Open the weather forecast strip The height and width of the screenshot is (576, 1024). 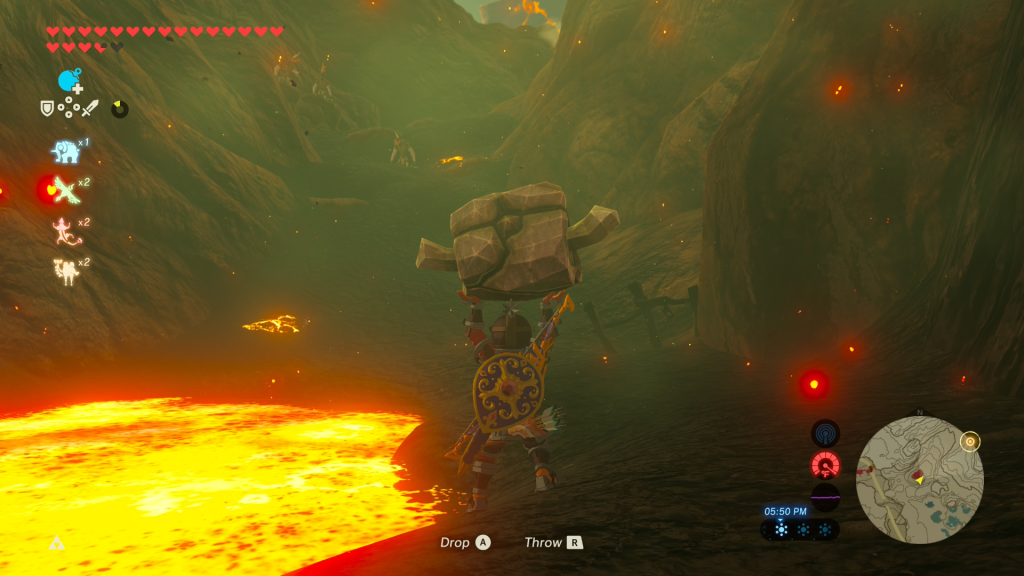801,530
